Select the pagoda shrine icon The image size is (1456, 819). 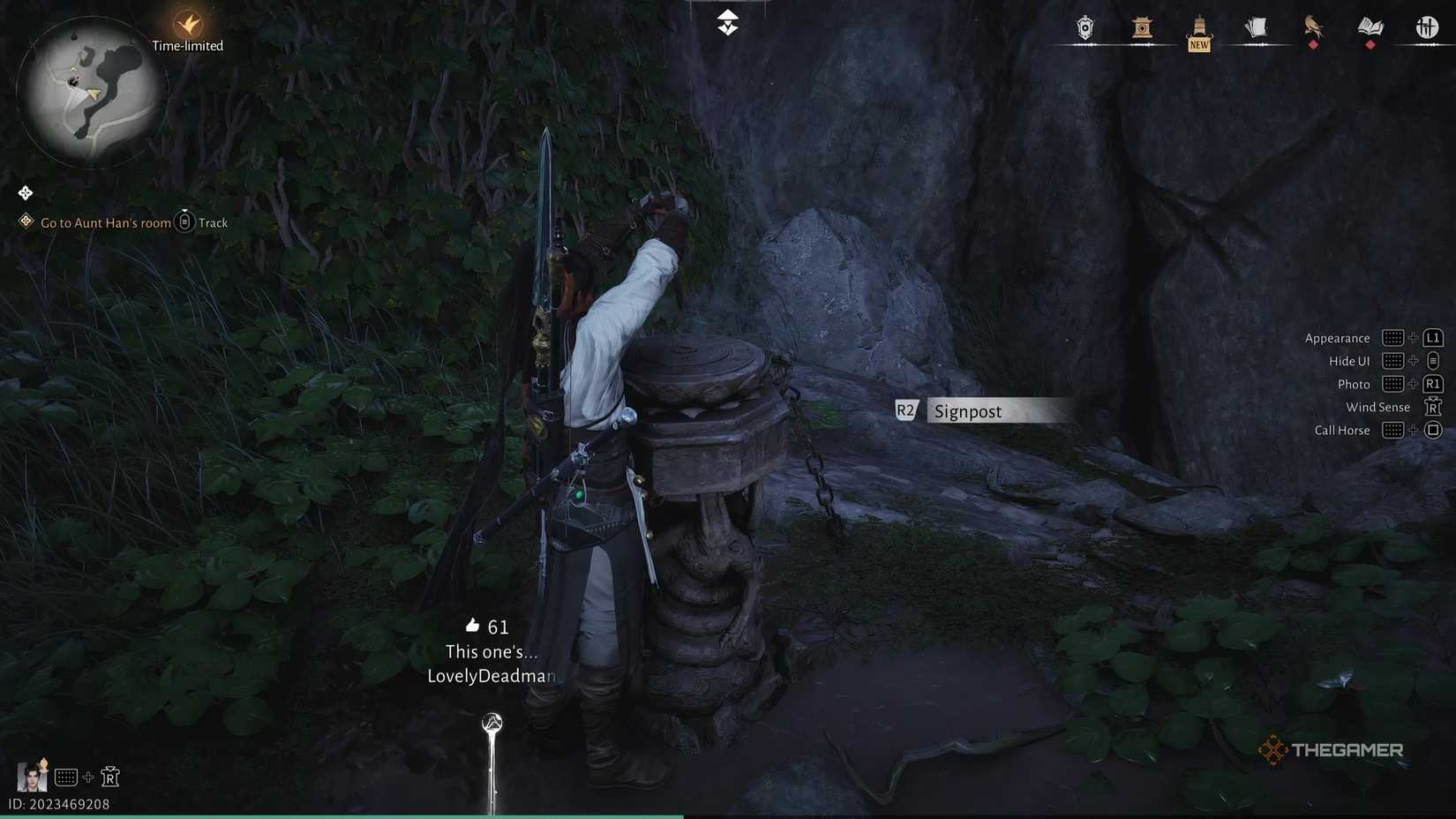pyautogui.click(x=1142, y=27)
